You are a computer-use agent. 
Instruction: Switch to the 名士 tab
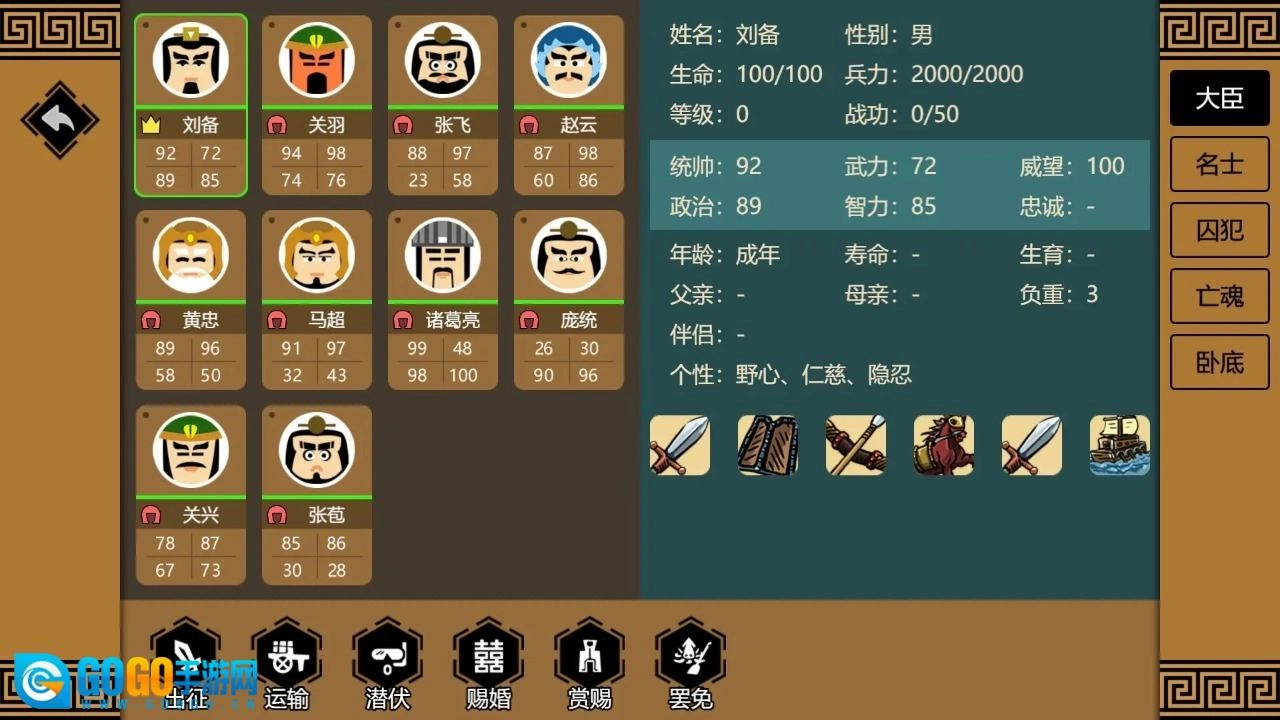(1219, 164)
